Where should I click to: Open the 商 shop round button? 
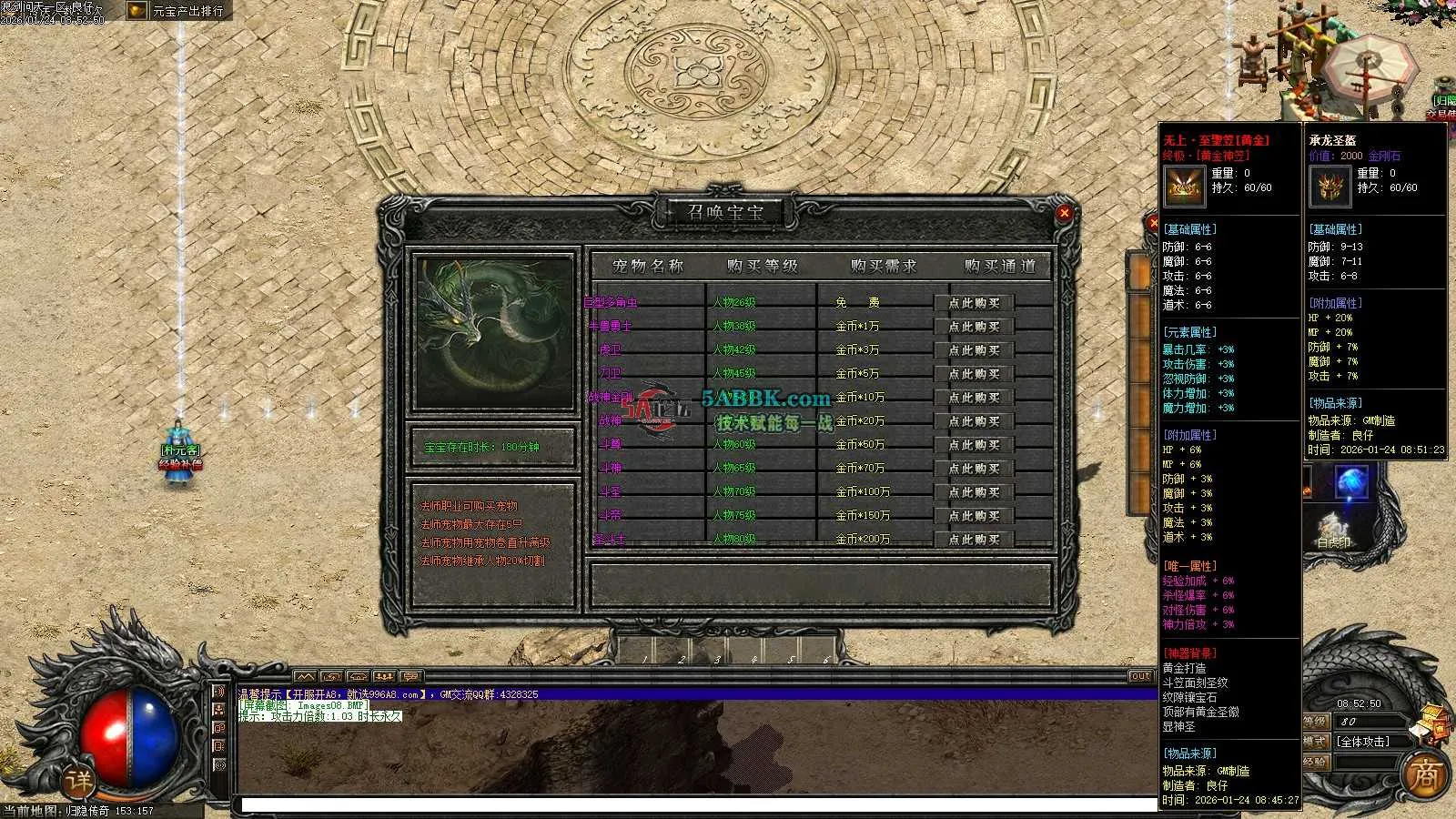1424,775
